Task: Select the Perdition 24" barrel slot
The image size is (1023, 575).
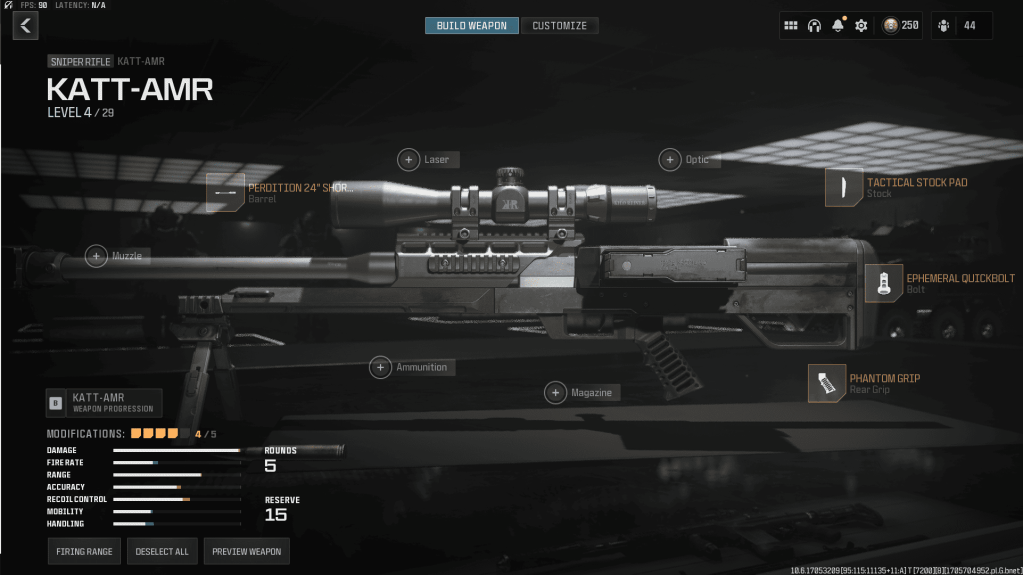Action: (x=226, y=192)
